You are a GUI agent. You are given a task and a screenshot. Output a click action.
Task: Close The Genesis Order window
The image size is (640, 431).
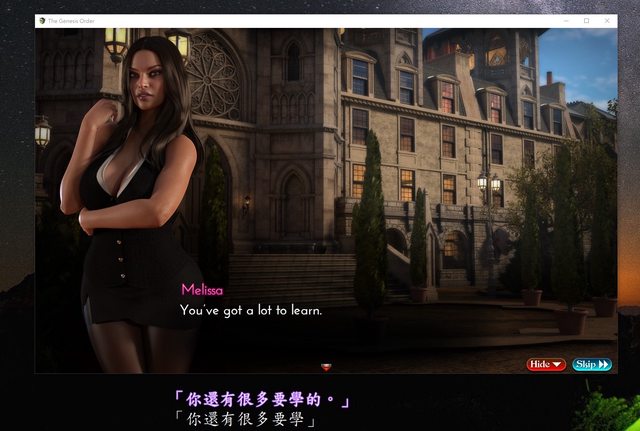point(609,20)
